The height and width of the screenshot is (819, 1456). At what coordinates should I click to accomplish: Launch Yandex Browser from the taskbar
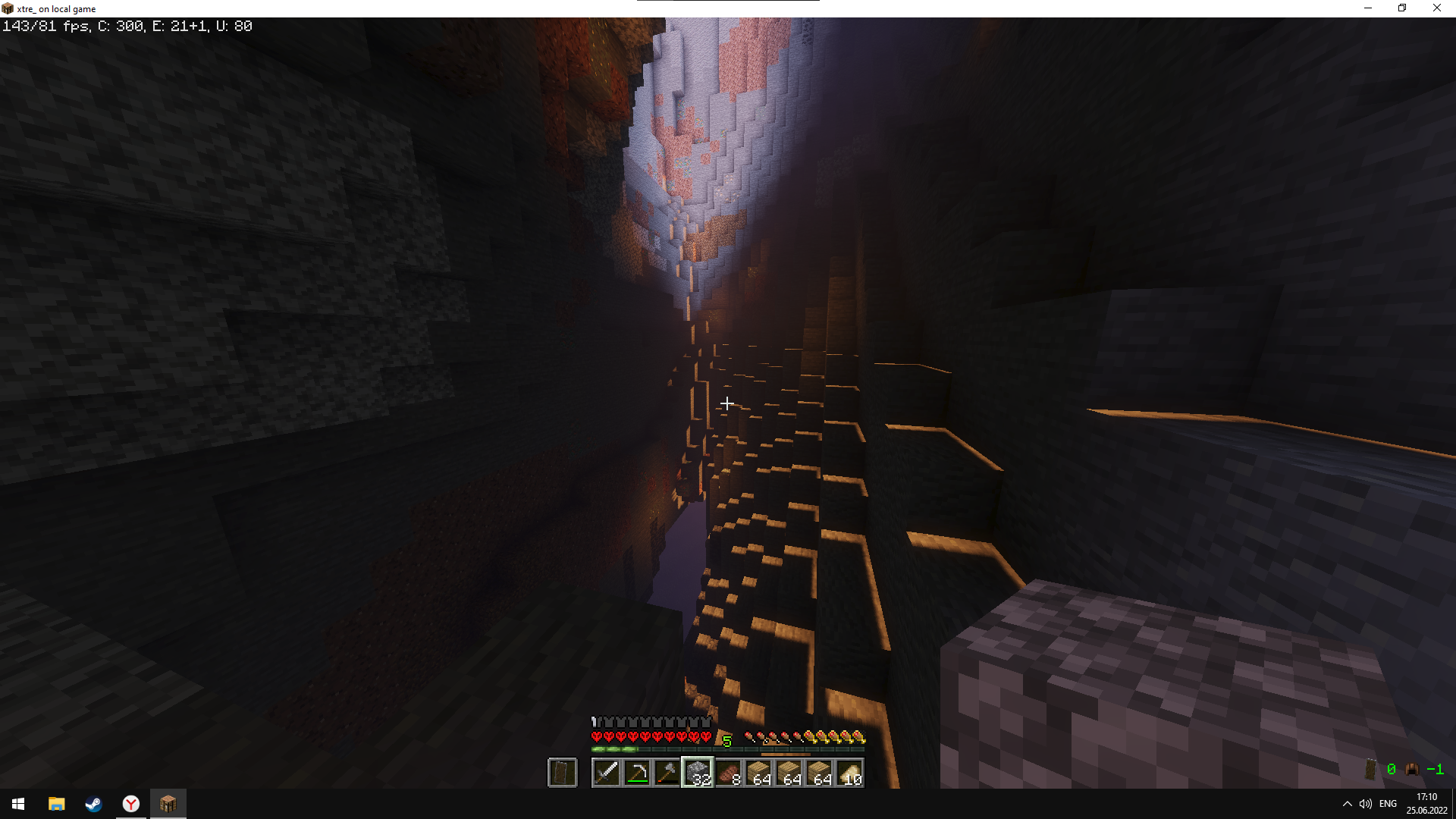(130, 805)
